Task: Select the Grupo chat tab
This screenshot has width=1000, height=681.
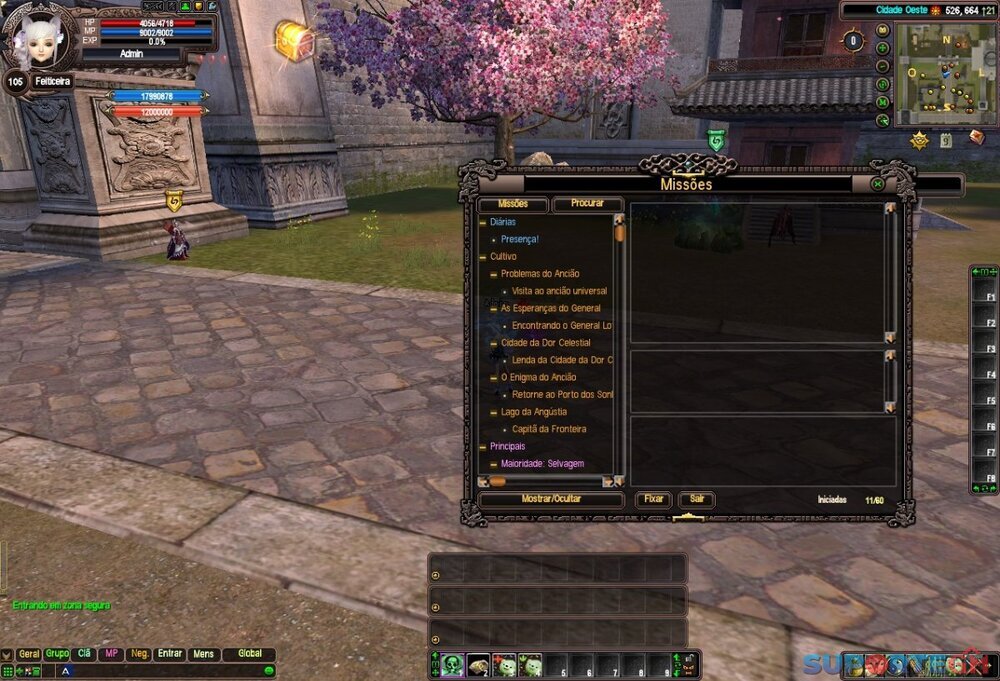Action: click(x=57, y=654)
